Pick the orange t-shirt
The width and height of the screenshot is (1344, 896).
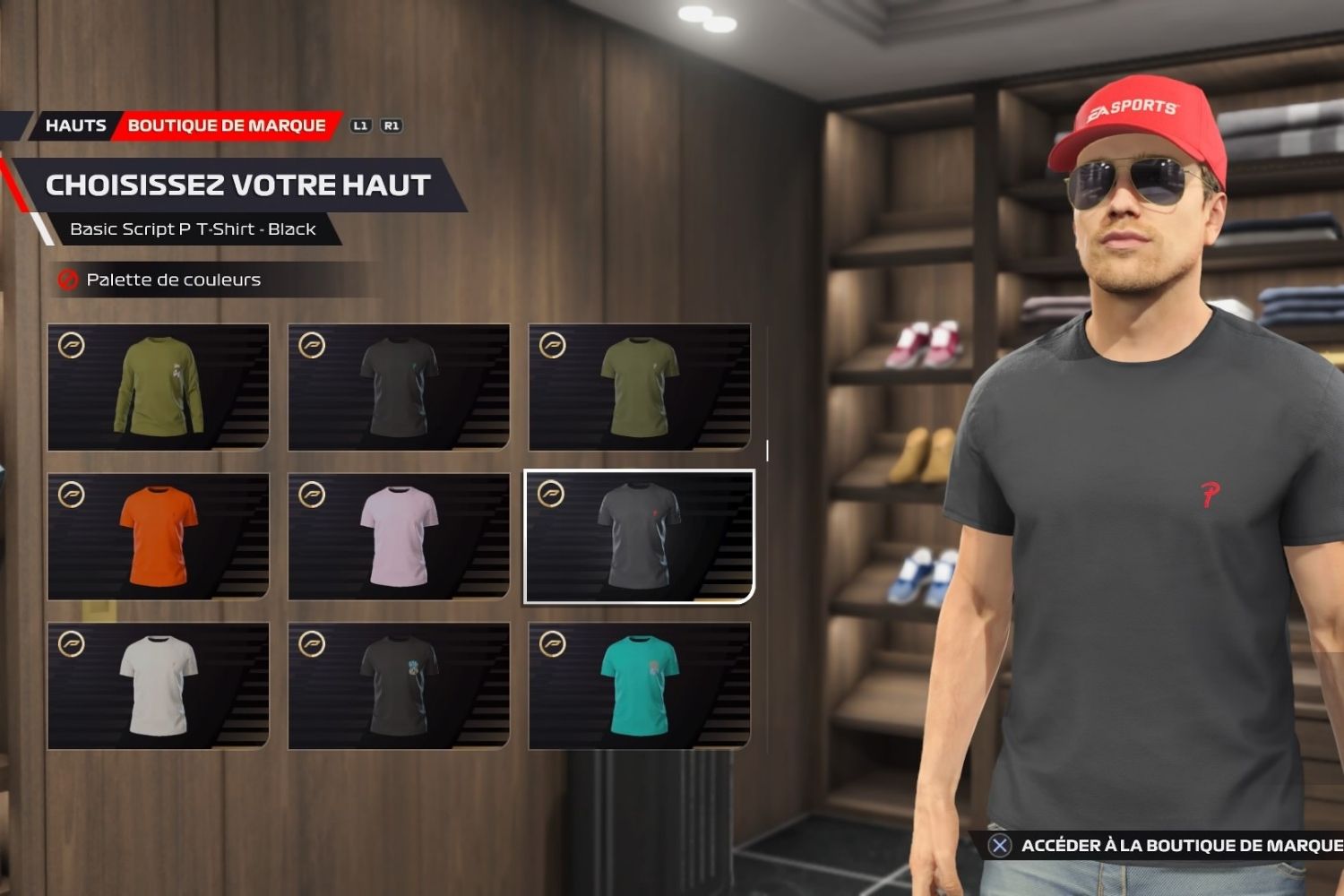pyautogui.click(x=159, y=537)
